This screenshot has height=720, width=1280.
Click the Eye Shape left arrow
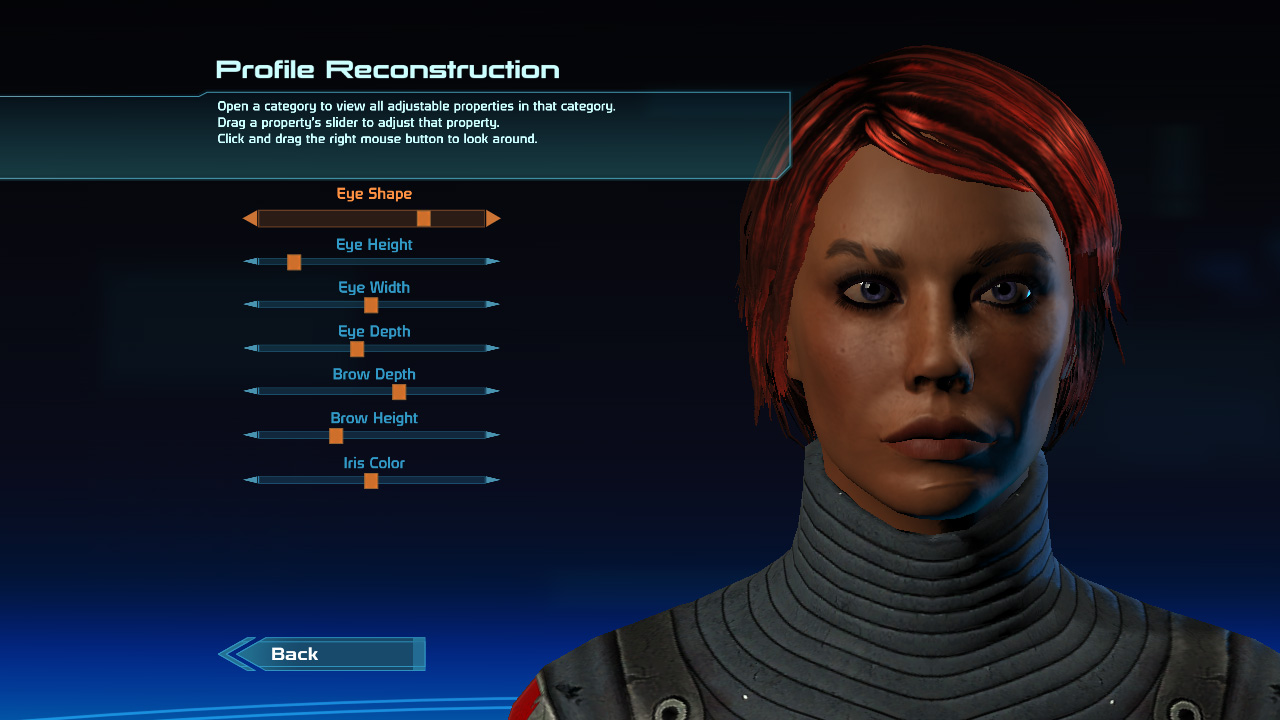pos(250,218)
